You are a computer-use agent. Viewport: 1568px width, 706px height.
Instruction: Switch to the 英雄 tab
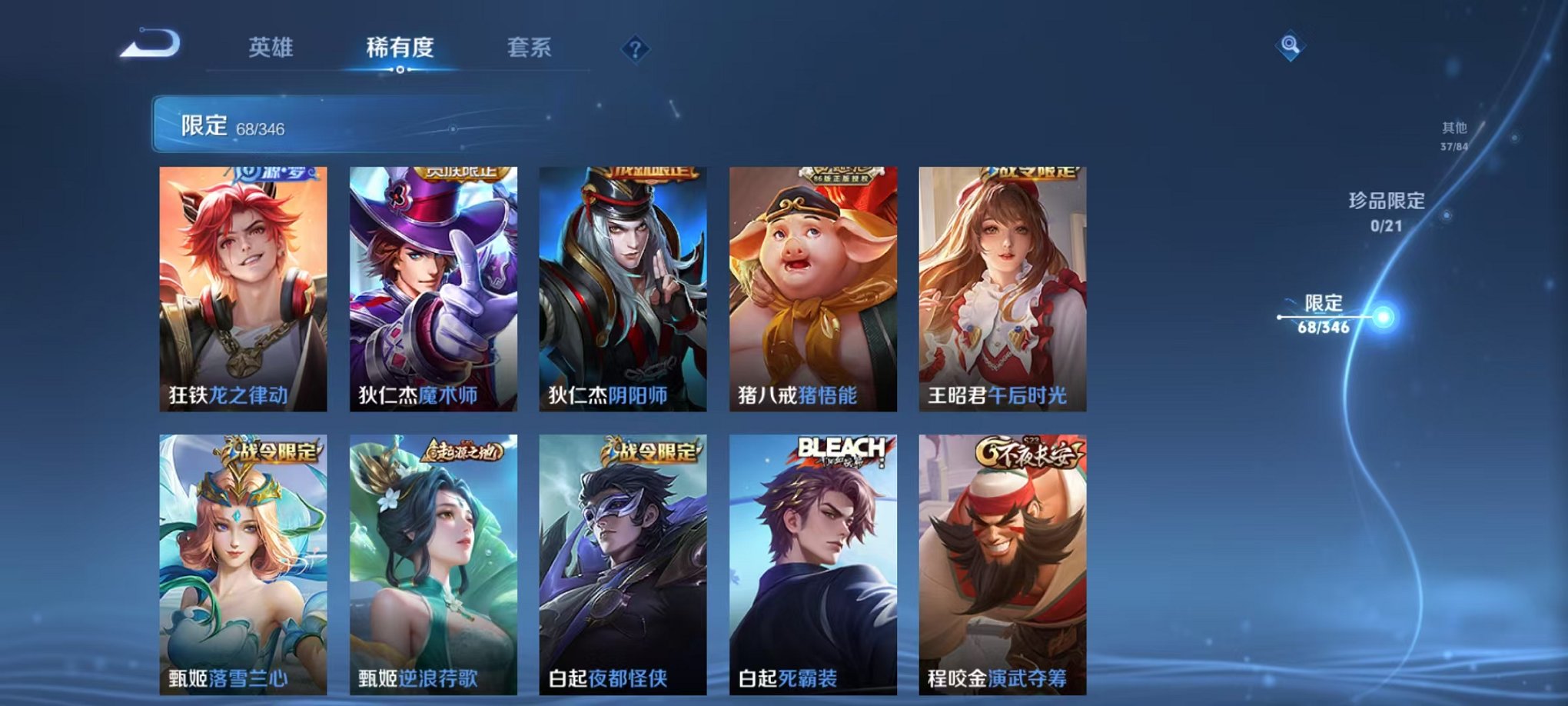point(271,48)
